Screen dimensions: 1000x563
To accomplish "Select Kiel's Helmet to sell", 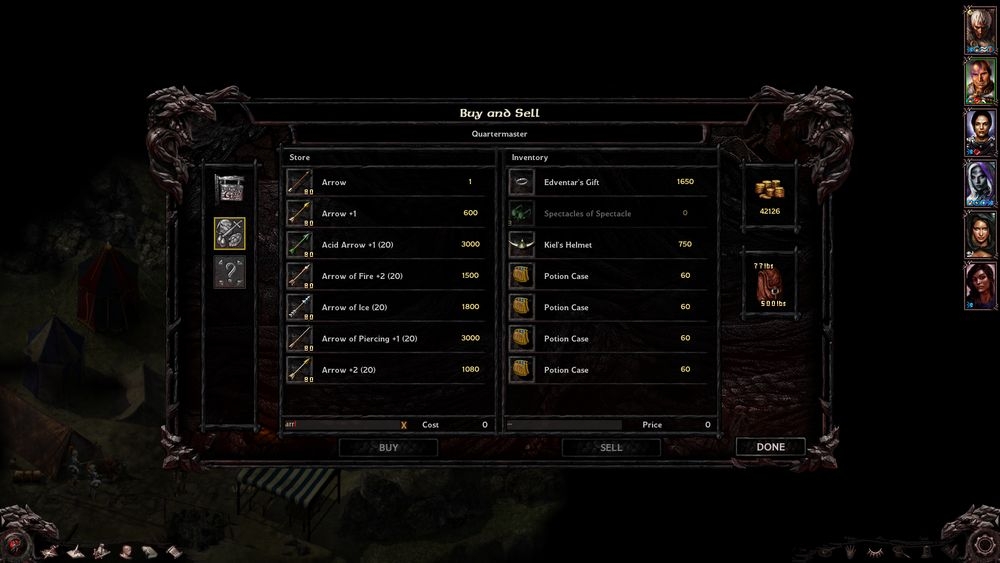I will pos(610,244).
